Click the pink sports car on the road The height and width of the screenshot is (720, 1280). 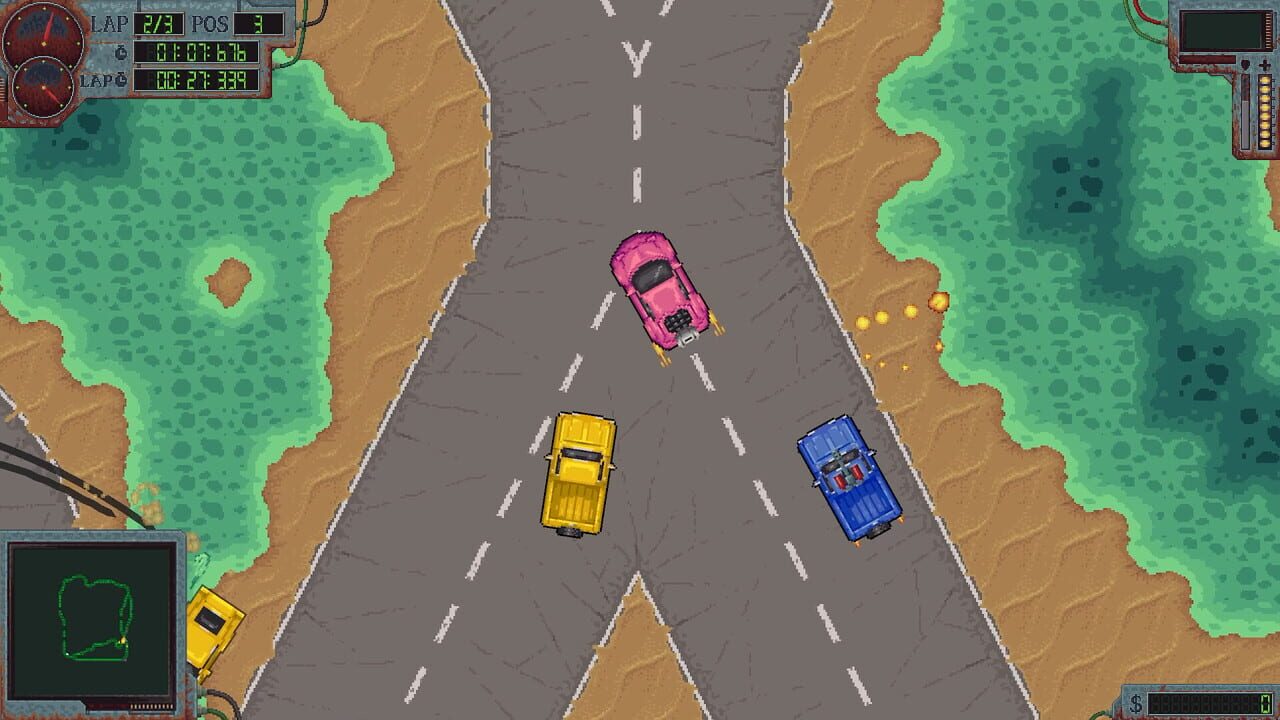pyautogui.click(x=660, y=290)
